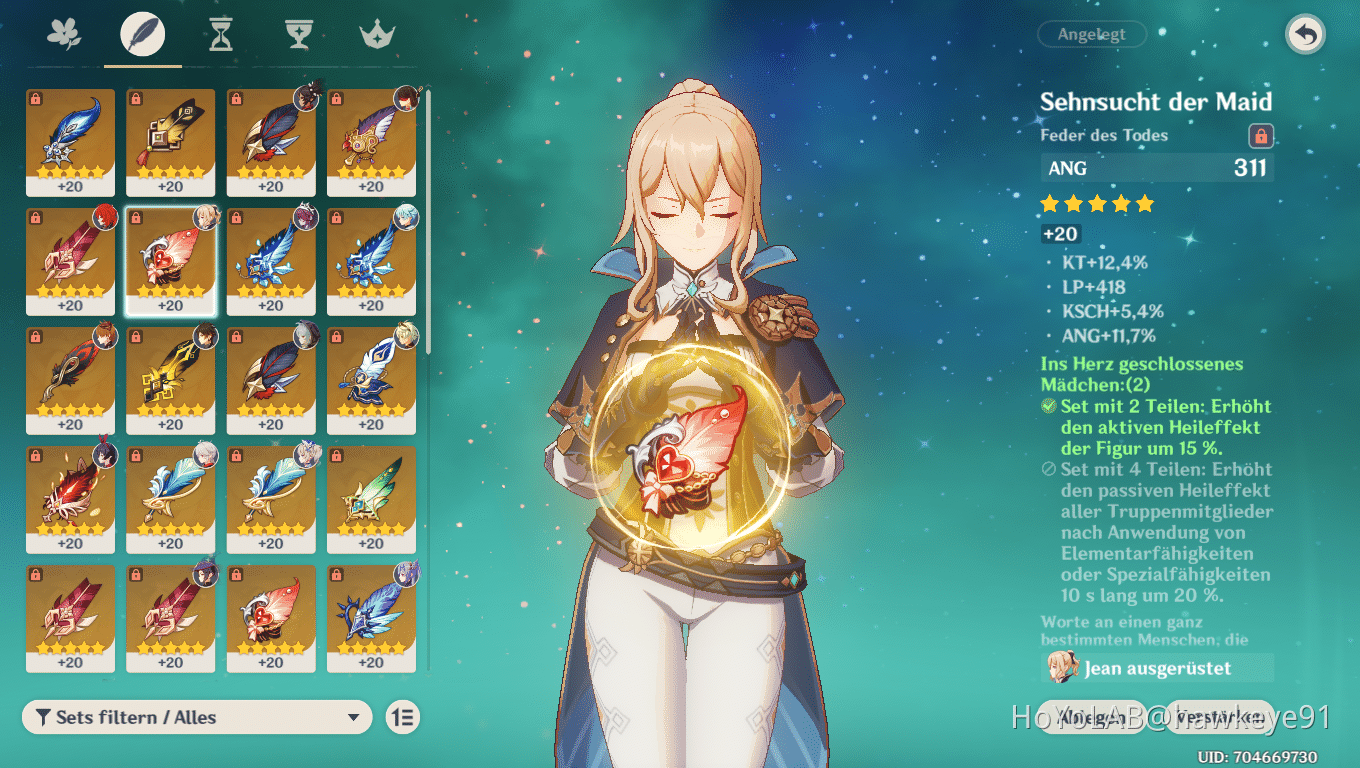
Task: Open the Sets filtern dropdown
Action: click(197, 717)
